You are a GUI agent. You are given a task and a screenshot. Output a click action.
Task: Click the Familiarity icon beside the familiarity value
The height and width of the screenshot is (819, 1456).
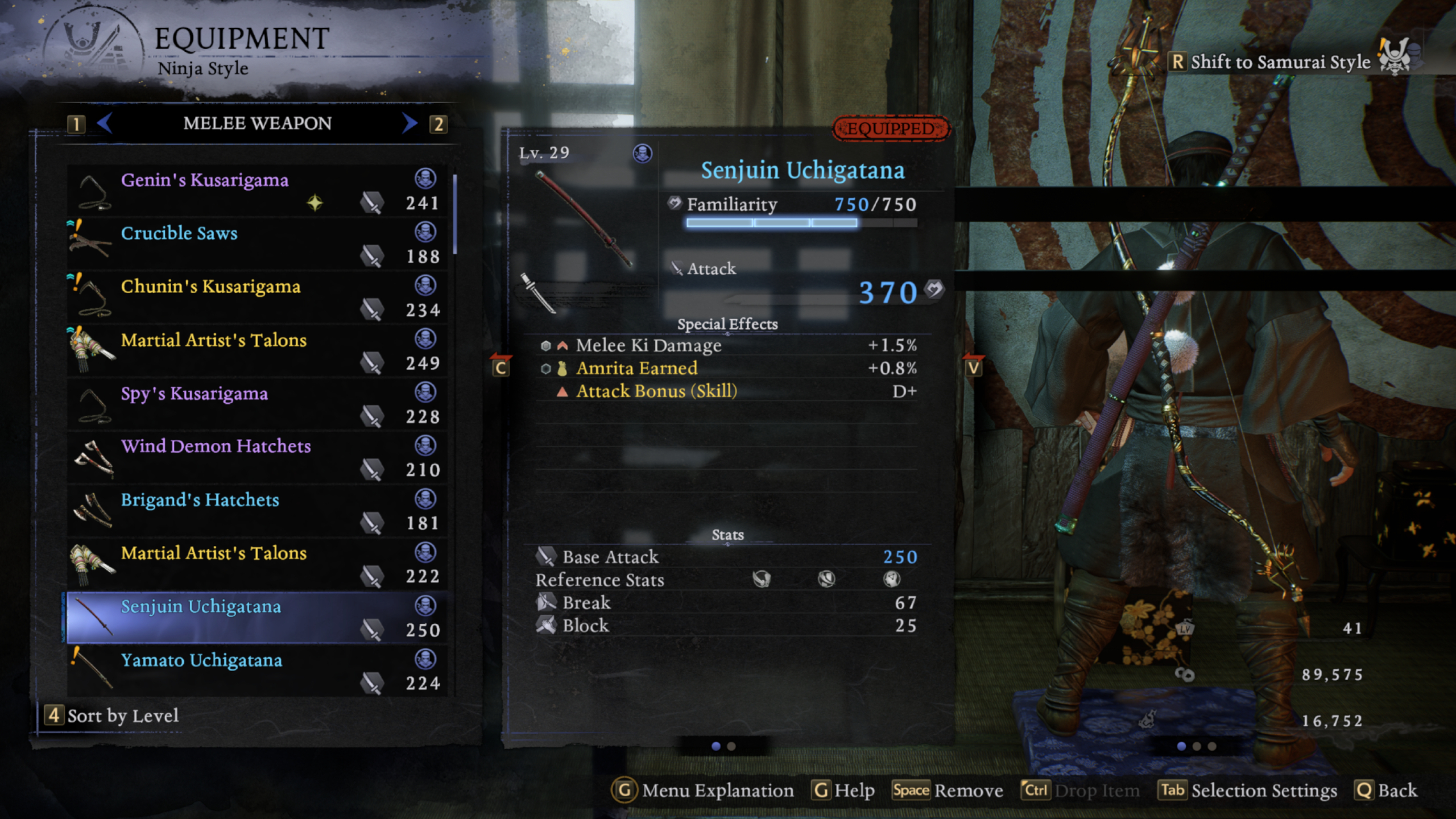coord(674,203)
